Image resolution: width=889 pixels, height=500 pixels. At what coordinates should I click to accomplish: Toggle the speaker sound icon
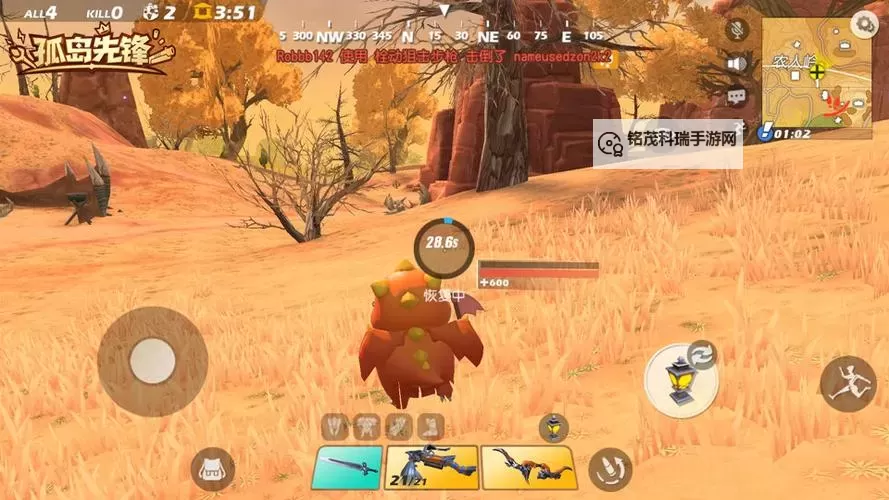pos(738,64)
